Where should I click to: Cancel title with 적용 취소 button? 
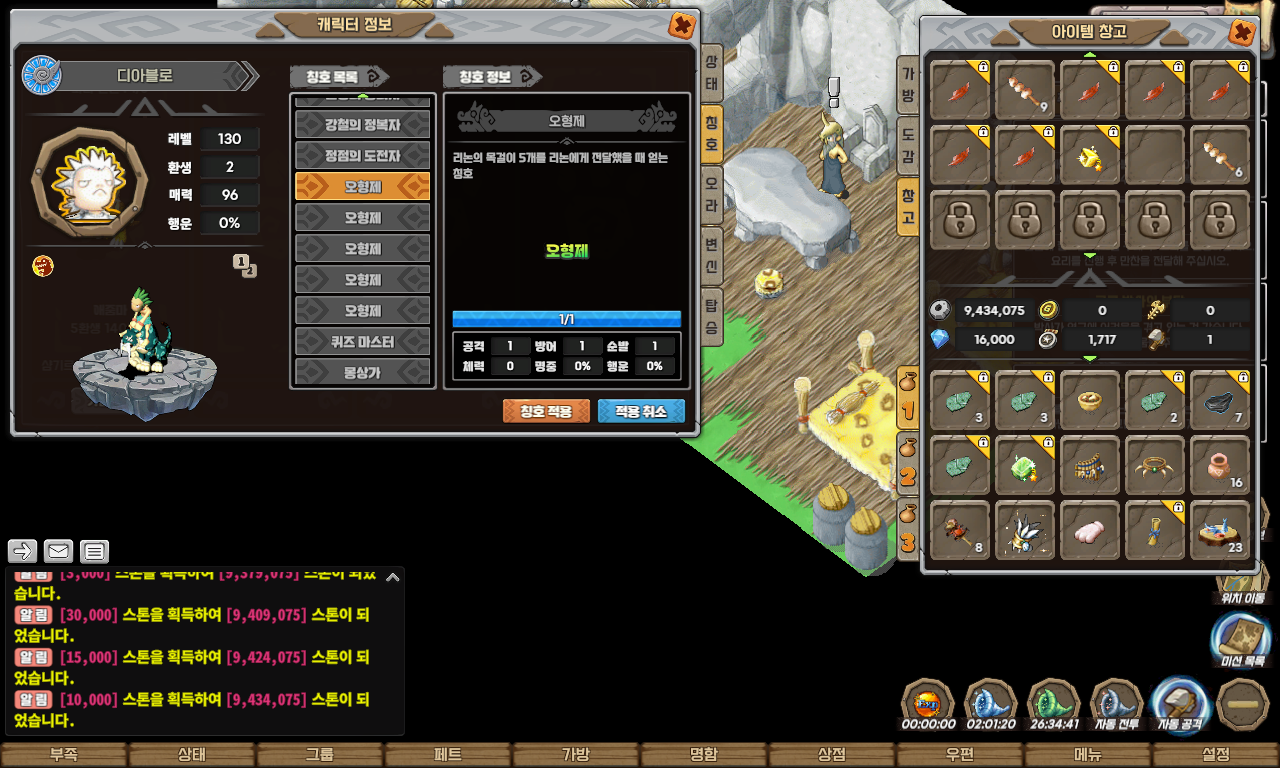641,411
